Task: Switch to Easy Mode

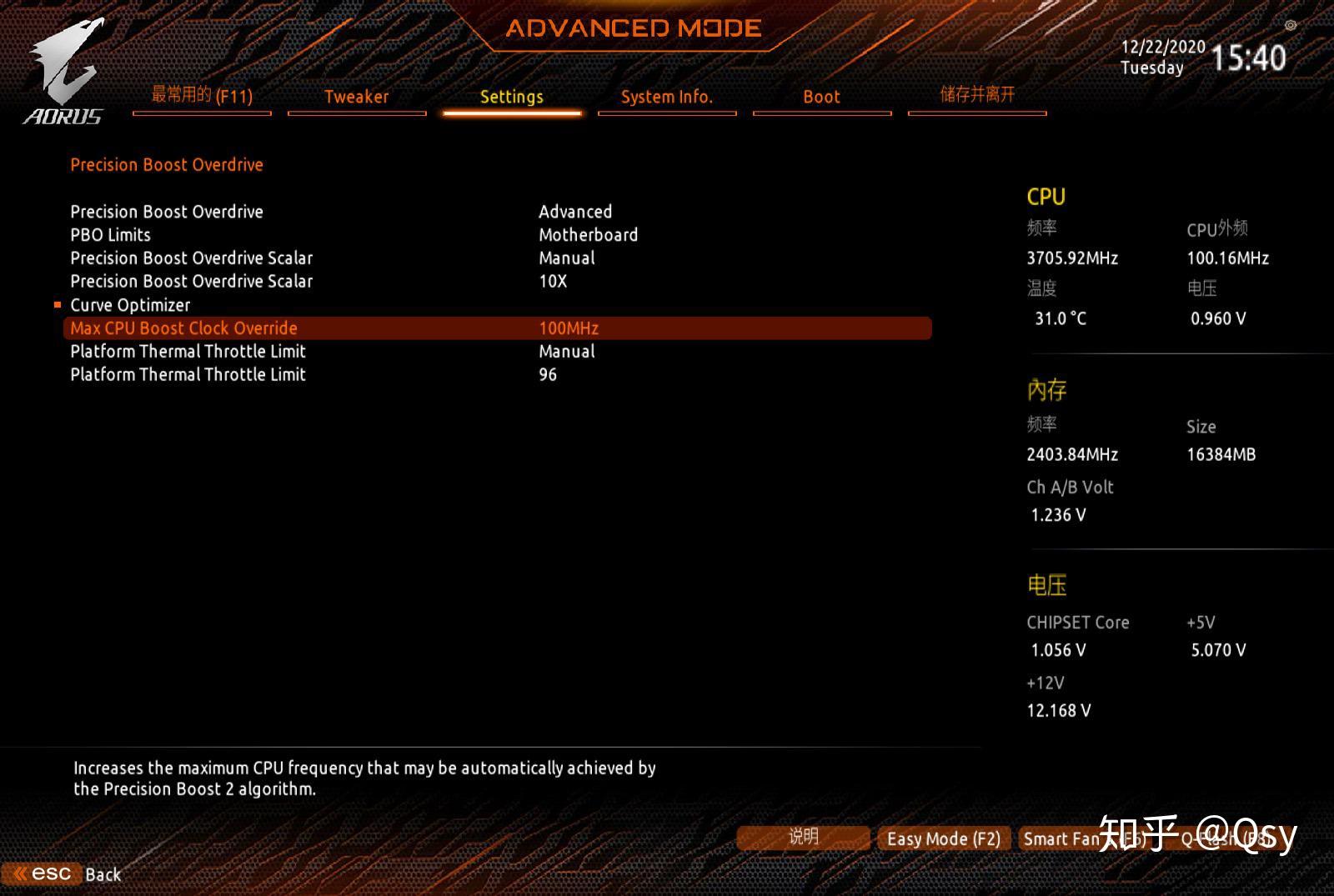Action: [x=943, y=838]
